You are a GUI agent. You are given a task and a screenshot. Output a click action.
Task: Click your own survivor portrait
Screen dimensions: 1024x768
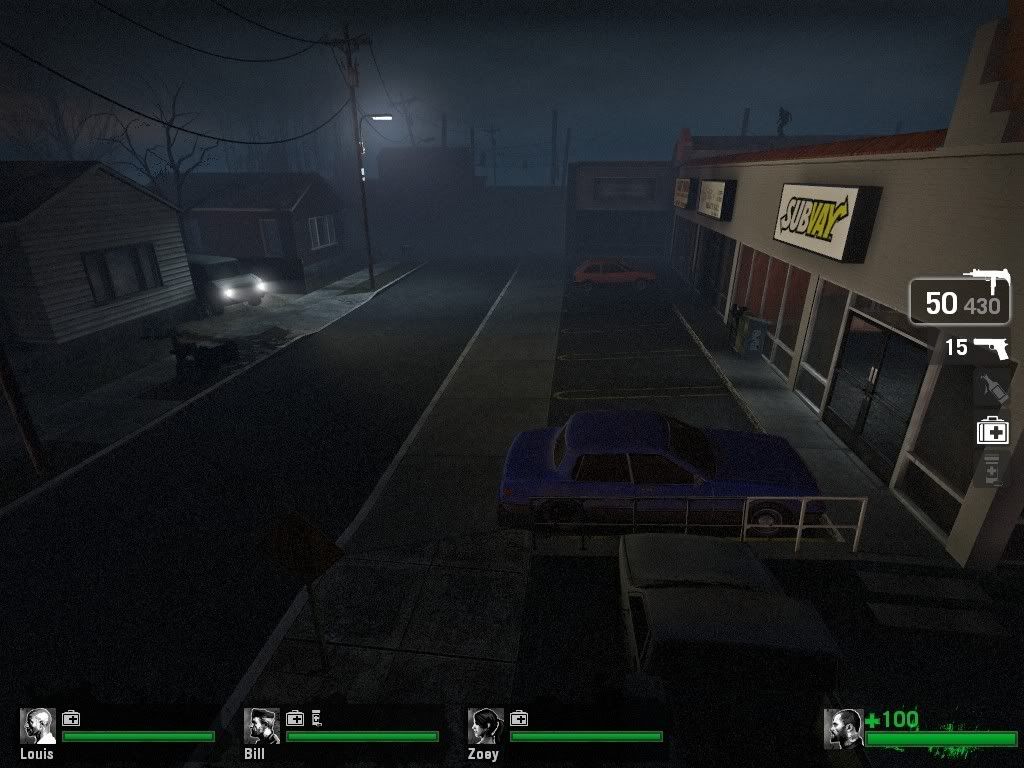842,728
